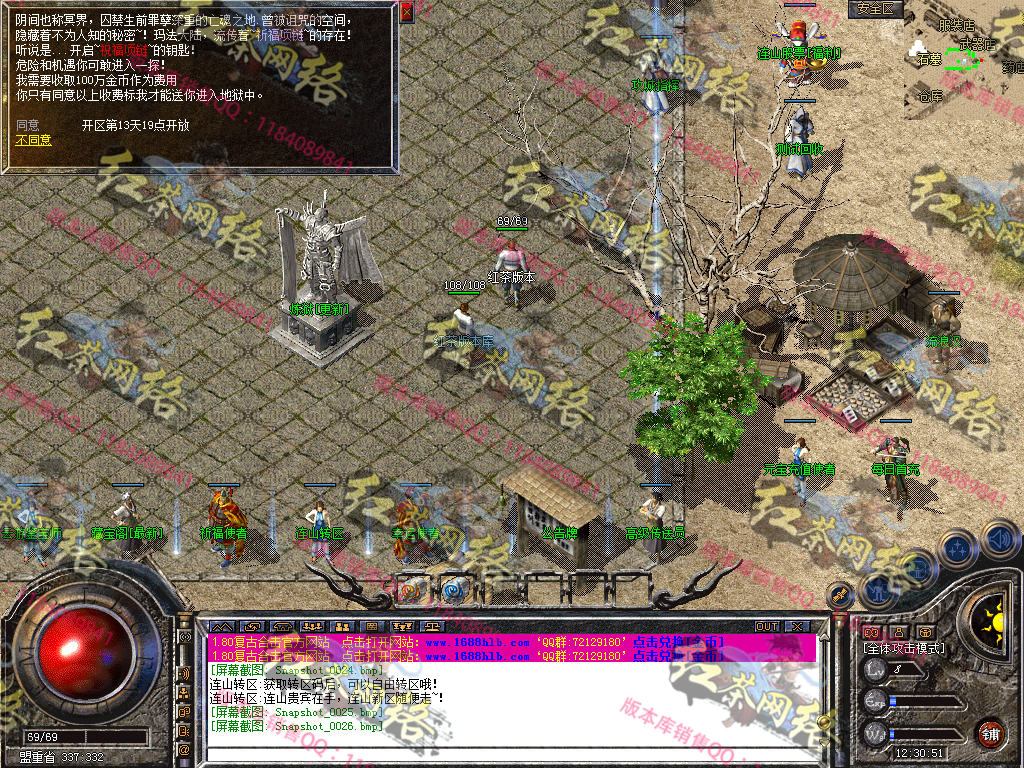The image size is (1024, 768).
Task: Click the four-star blue orb button
Action: (x=958, y=548)
